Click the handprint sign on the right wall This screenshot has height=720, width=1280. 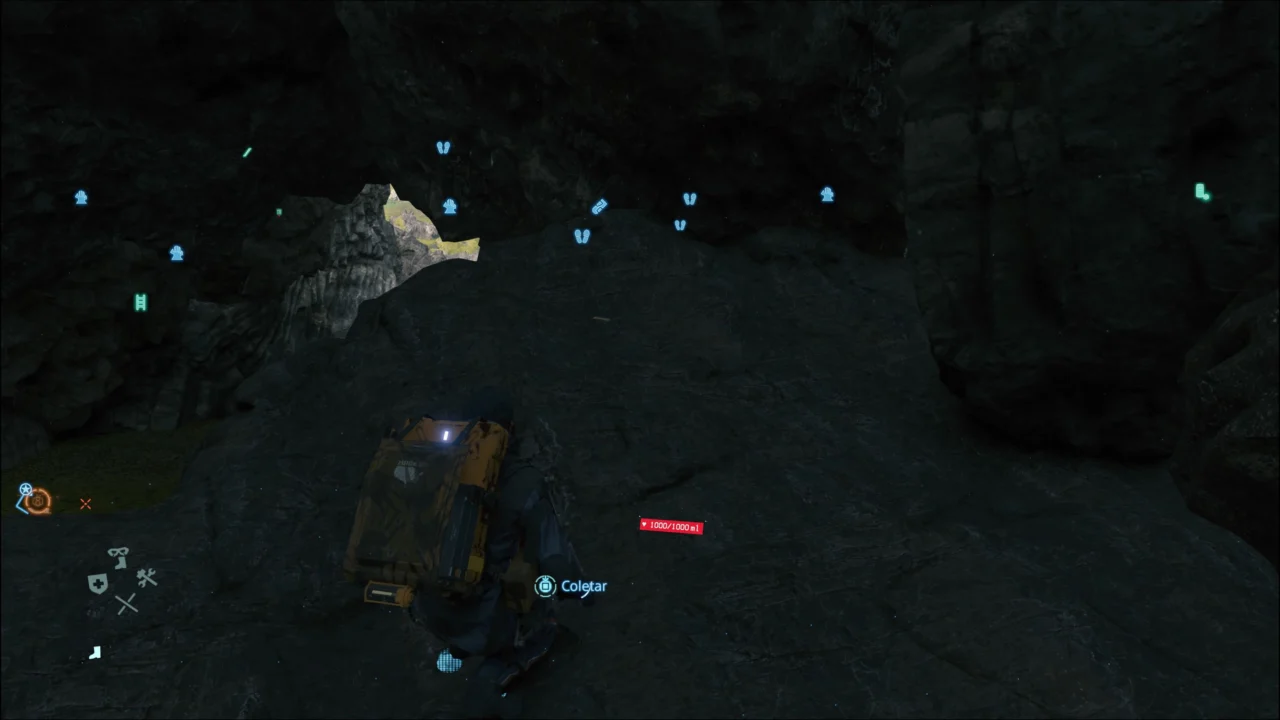[827, 196]
